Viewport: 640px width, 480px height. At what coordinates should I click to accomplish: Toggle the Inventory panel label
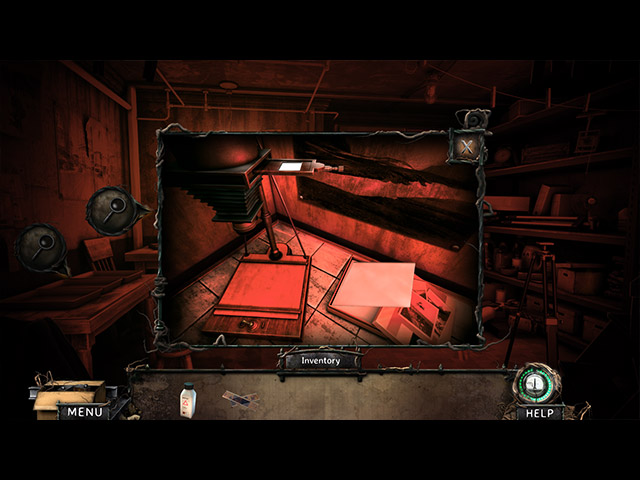click(320, 360)
